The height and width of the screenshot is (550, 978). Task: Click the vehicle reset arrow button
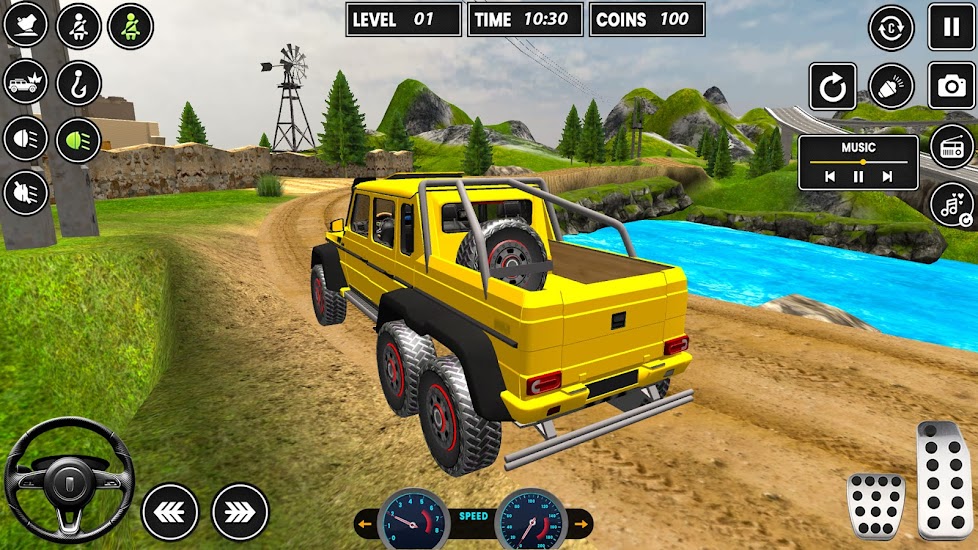coord(833,86)
